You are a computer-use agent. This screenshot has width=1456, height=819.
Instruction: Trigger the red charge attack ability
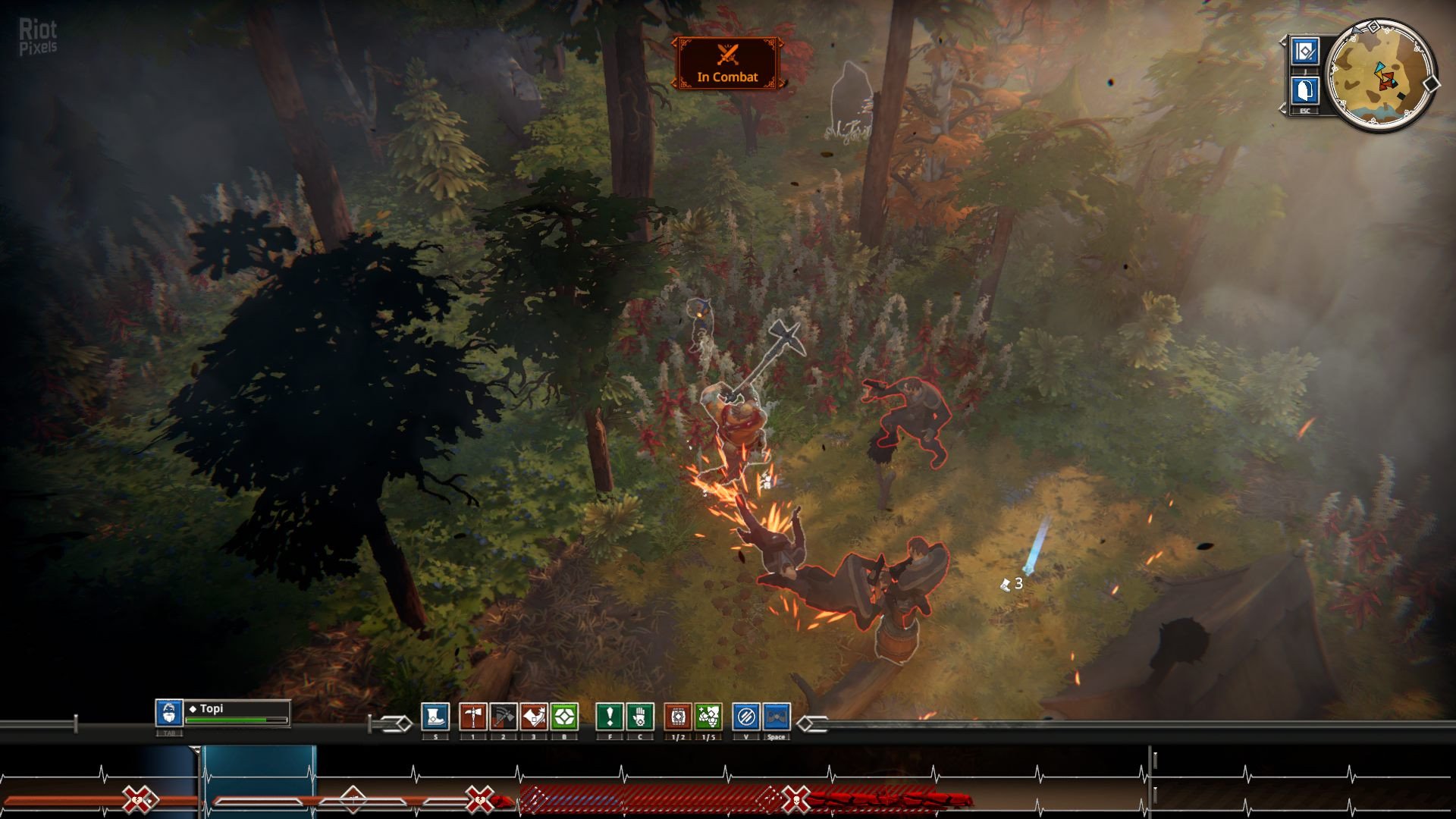(534, 717)
